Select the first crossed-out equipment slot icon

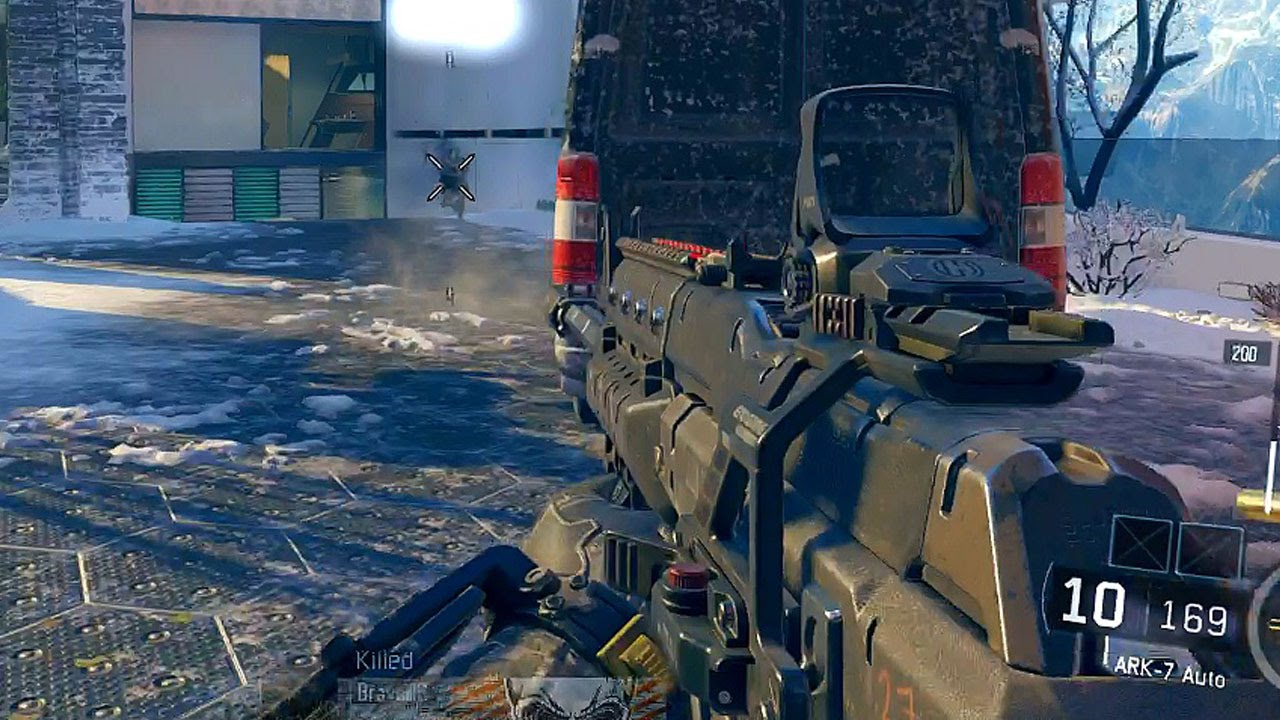1142,541
